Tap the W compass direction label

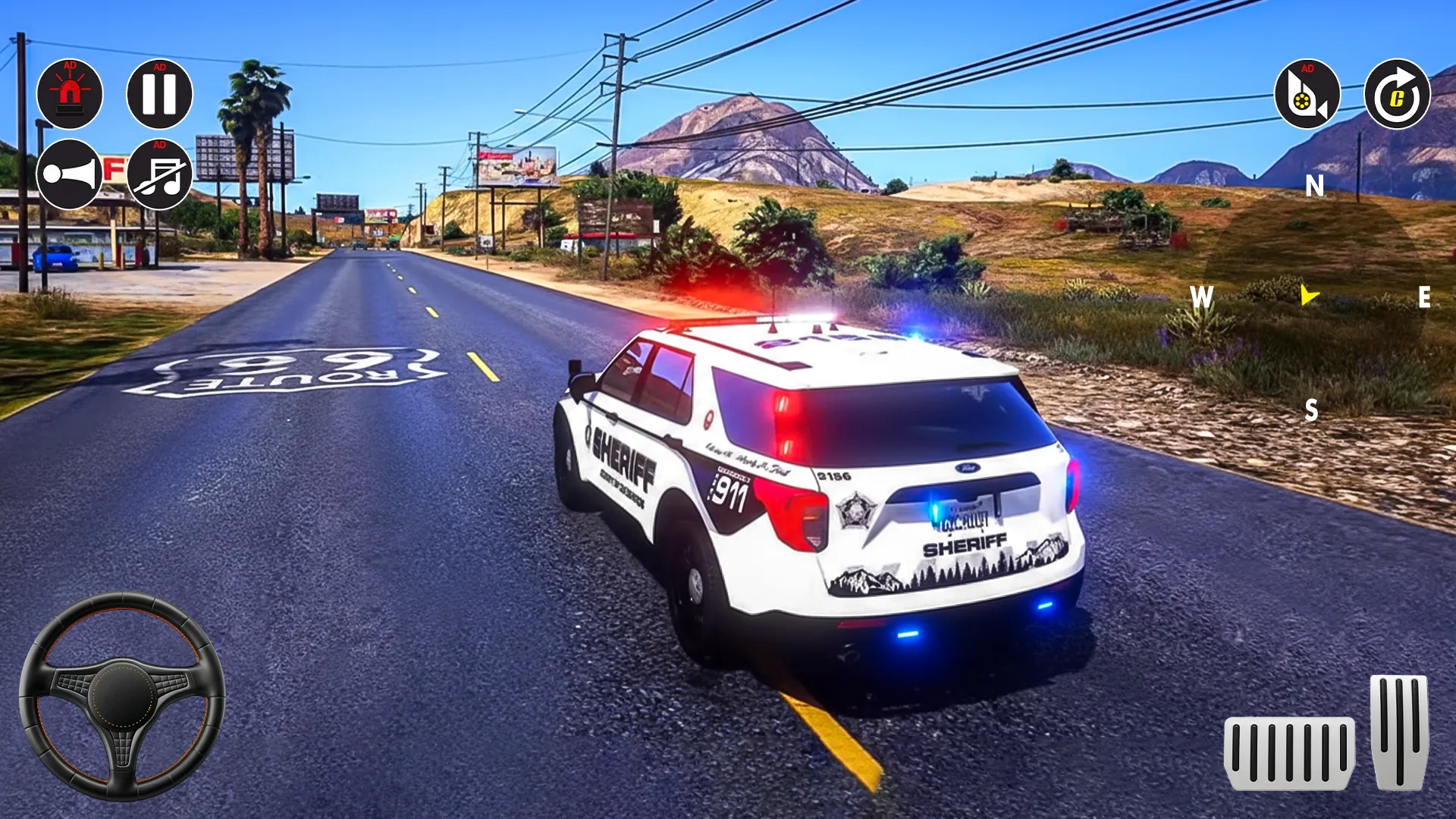[1202, 297]
